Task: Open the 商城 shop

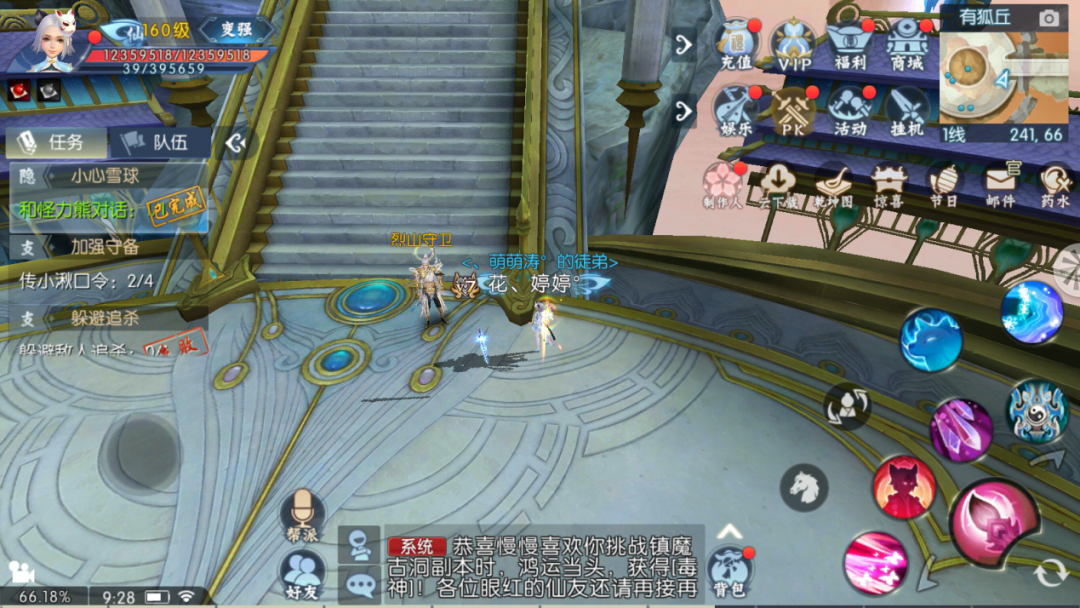Action: tap(907, 44)
